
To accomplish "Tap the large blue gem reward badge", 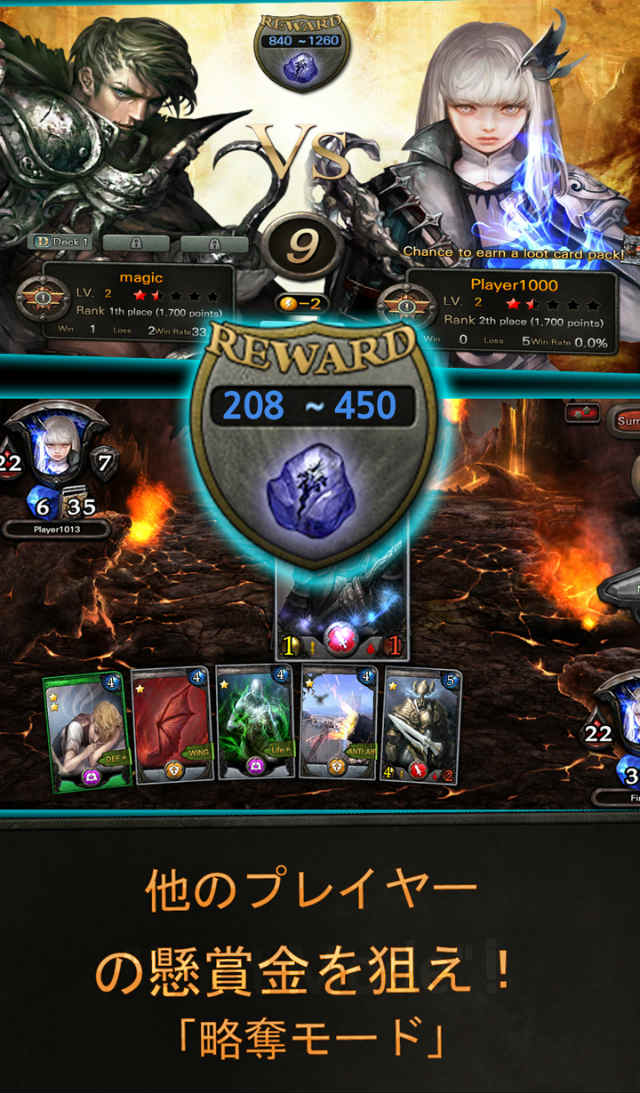I will click(x=312, y=438).
